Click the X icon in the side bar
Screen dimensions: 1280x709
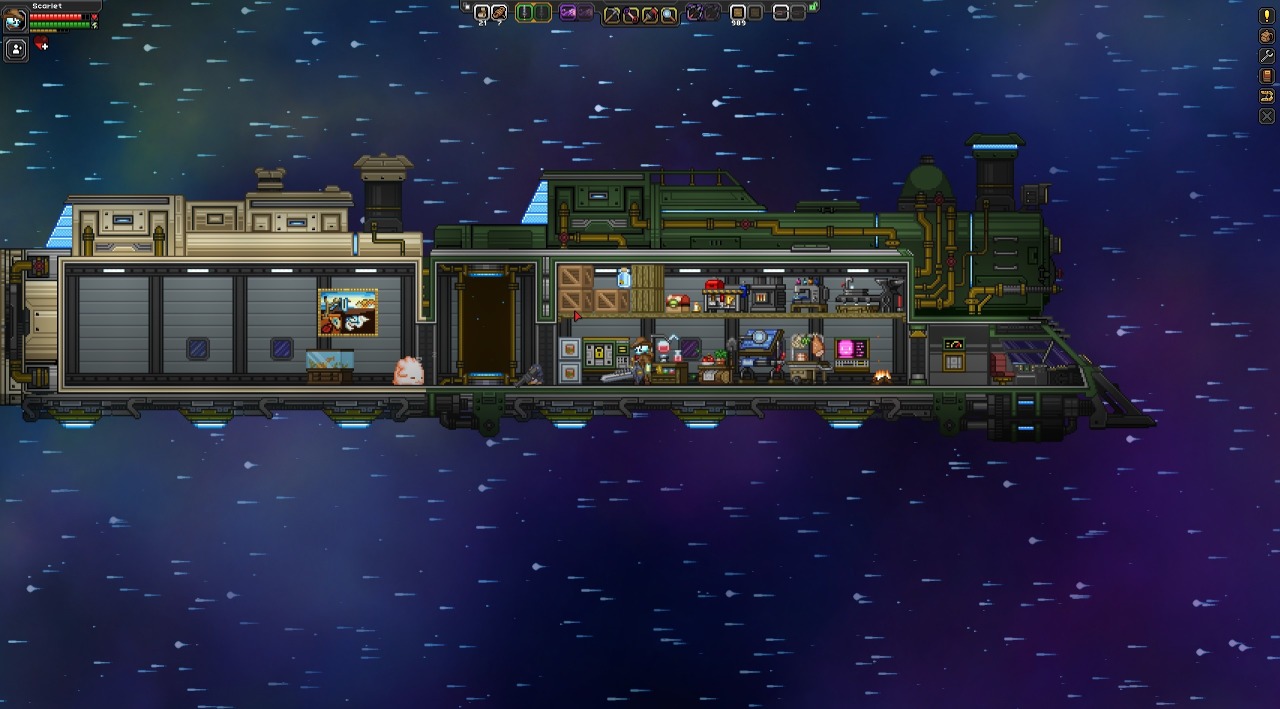tap(1266, 116)
